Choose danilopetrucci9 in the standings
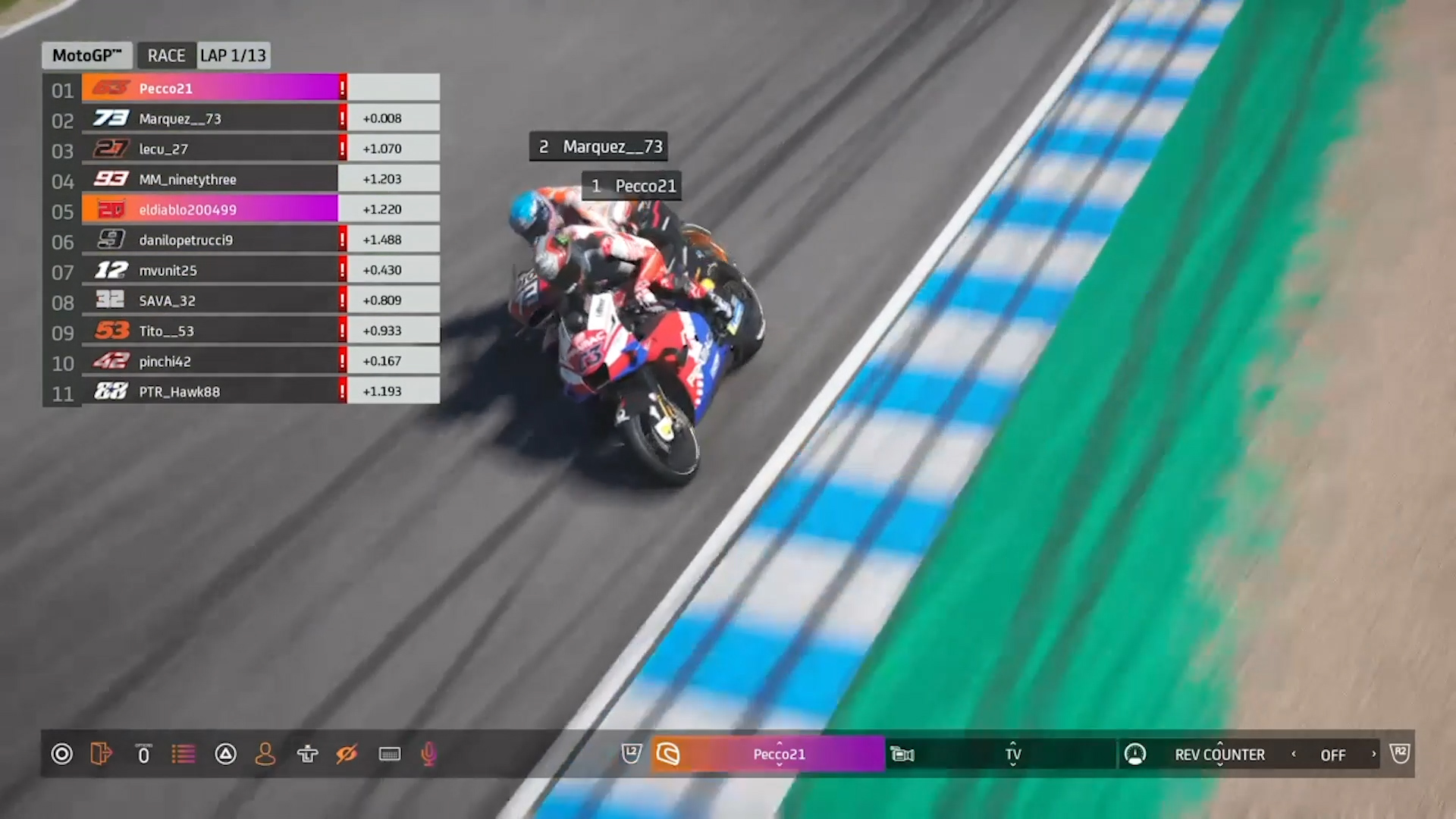The height and width of the screenshot is (819, 1456). [212, 240]
